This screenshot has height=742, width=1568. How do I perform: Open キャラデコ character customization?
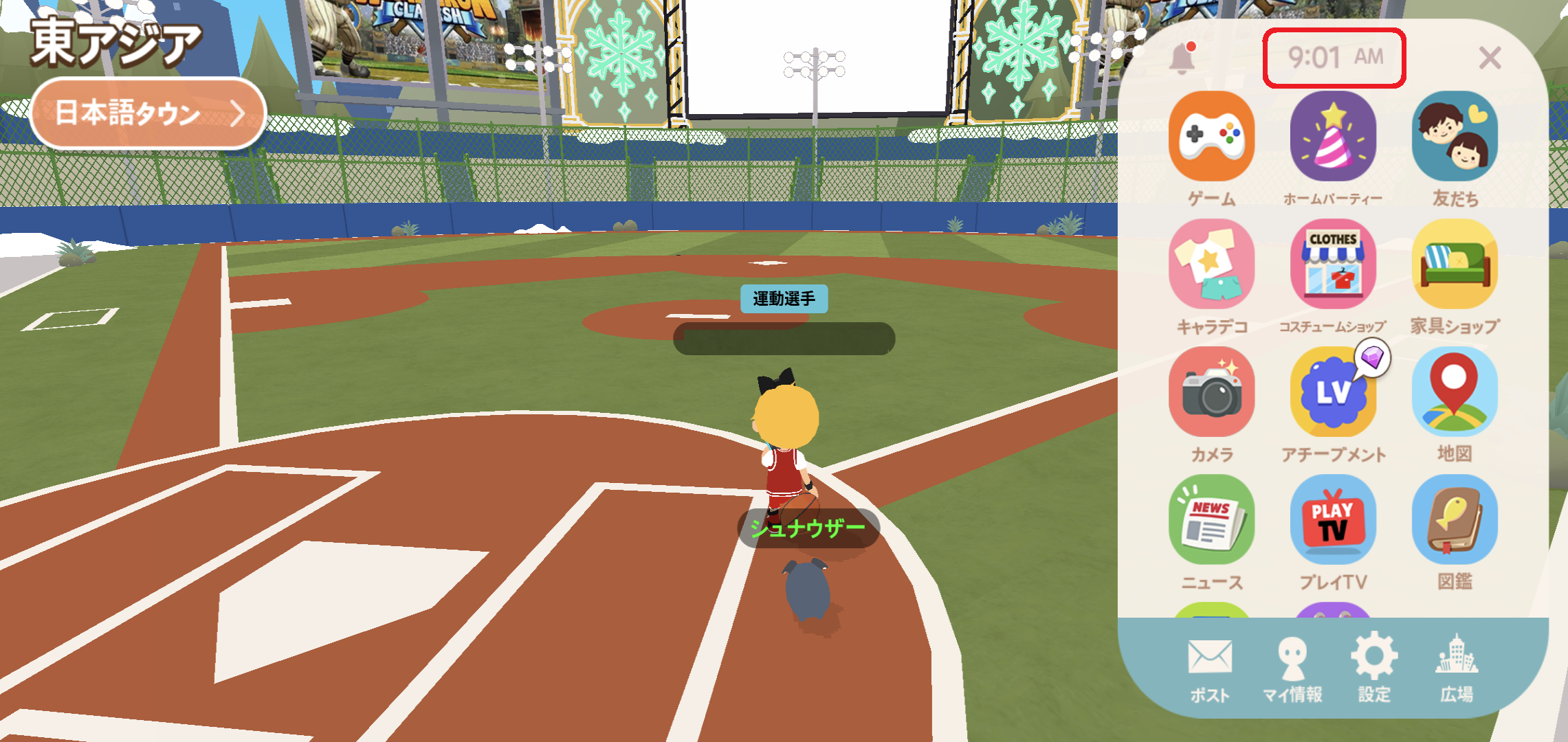click(1211, 265)
